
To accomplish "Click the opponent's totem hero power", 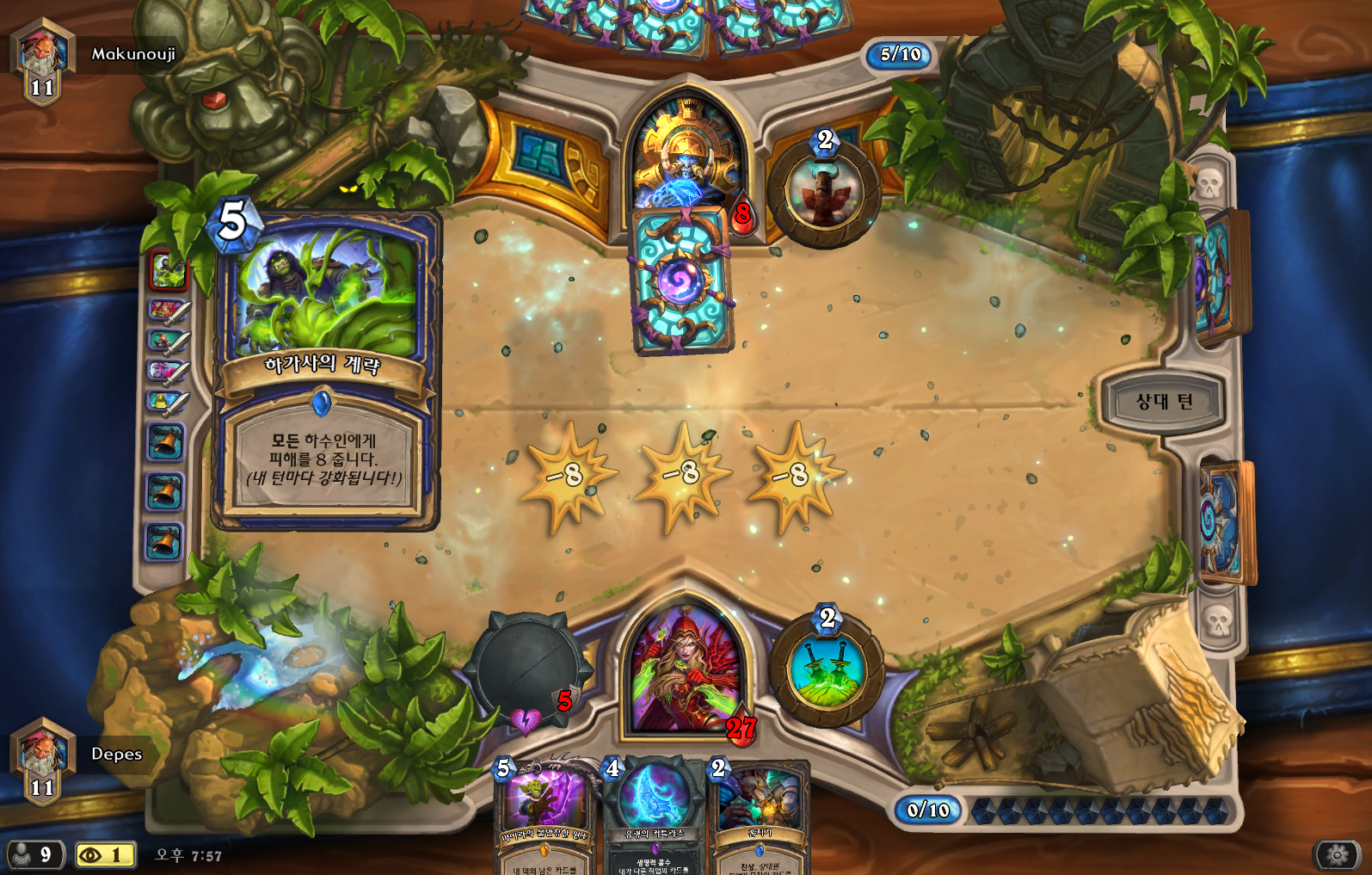I will [824, 191].
